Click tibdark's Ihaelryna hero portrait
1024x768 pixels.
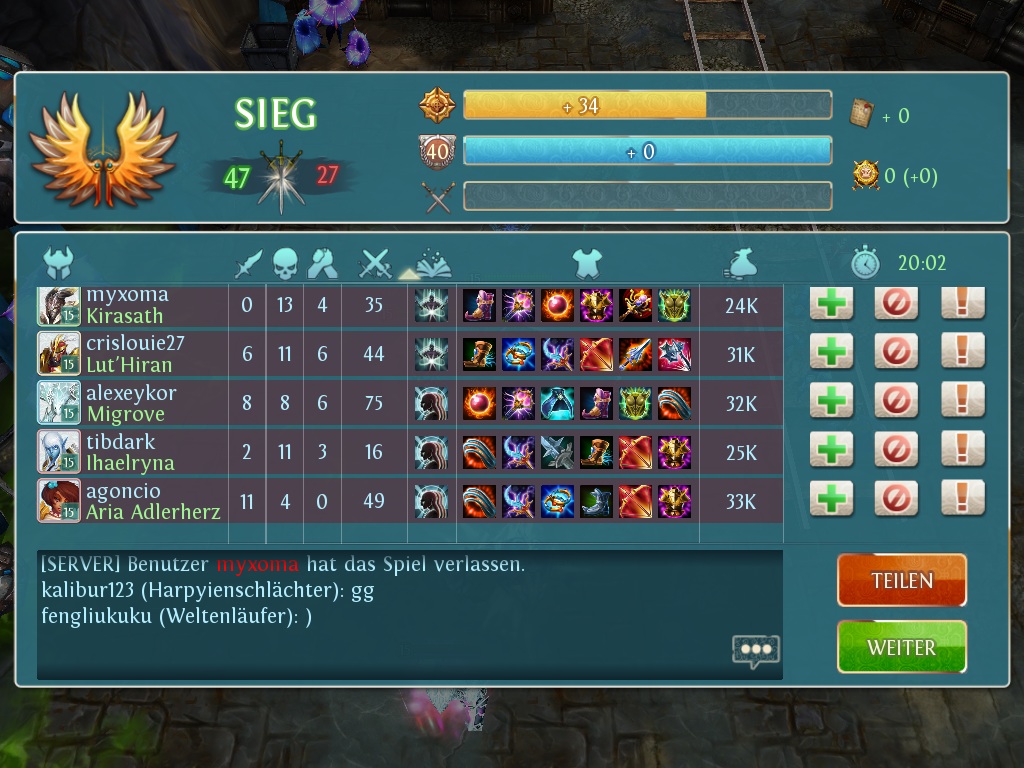point(59,451)
